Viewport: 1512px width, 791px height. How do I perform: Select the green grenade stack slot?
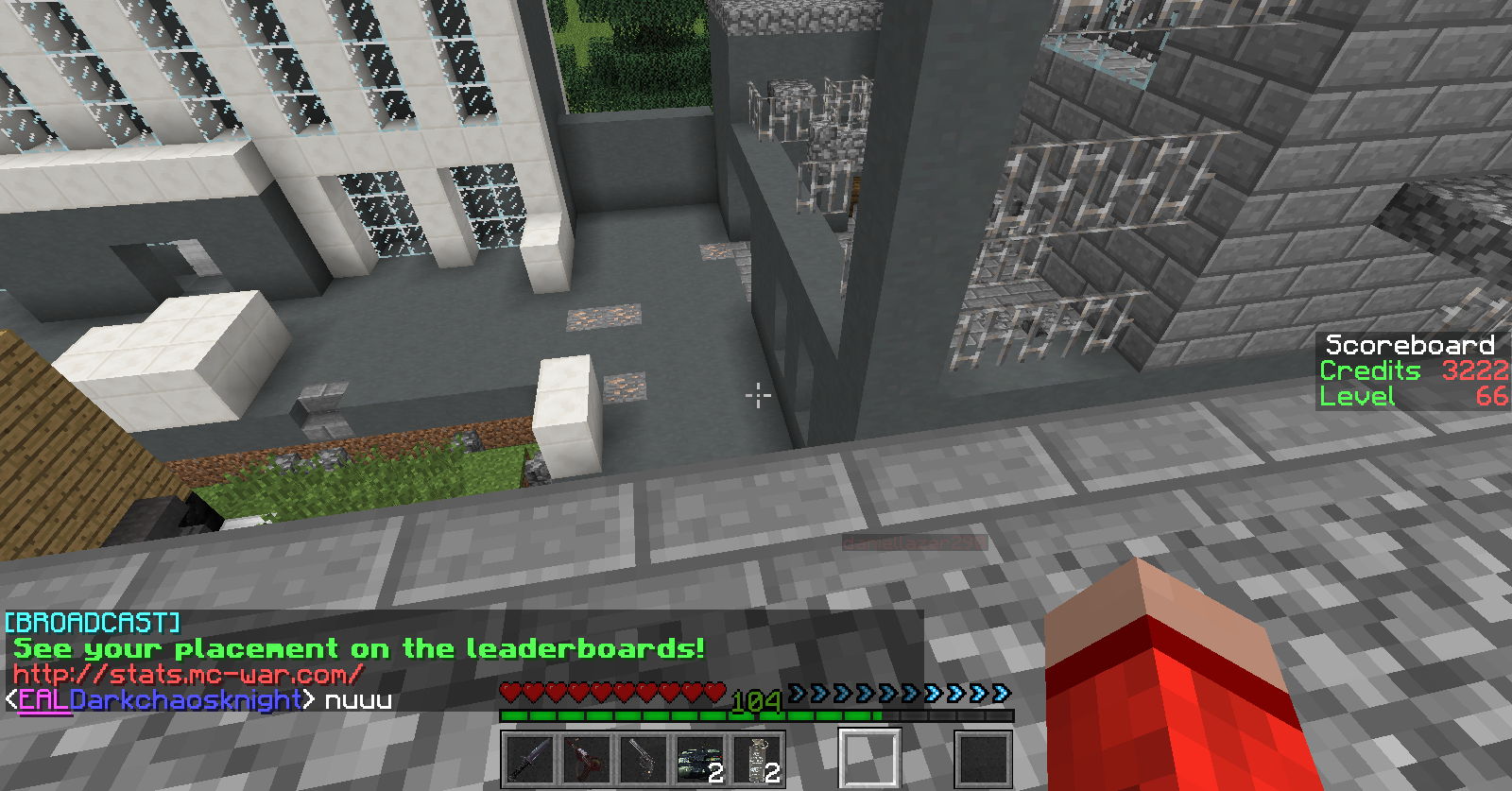pos(700,758)
